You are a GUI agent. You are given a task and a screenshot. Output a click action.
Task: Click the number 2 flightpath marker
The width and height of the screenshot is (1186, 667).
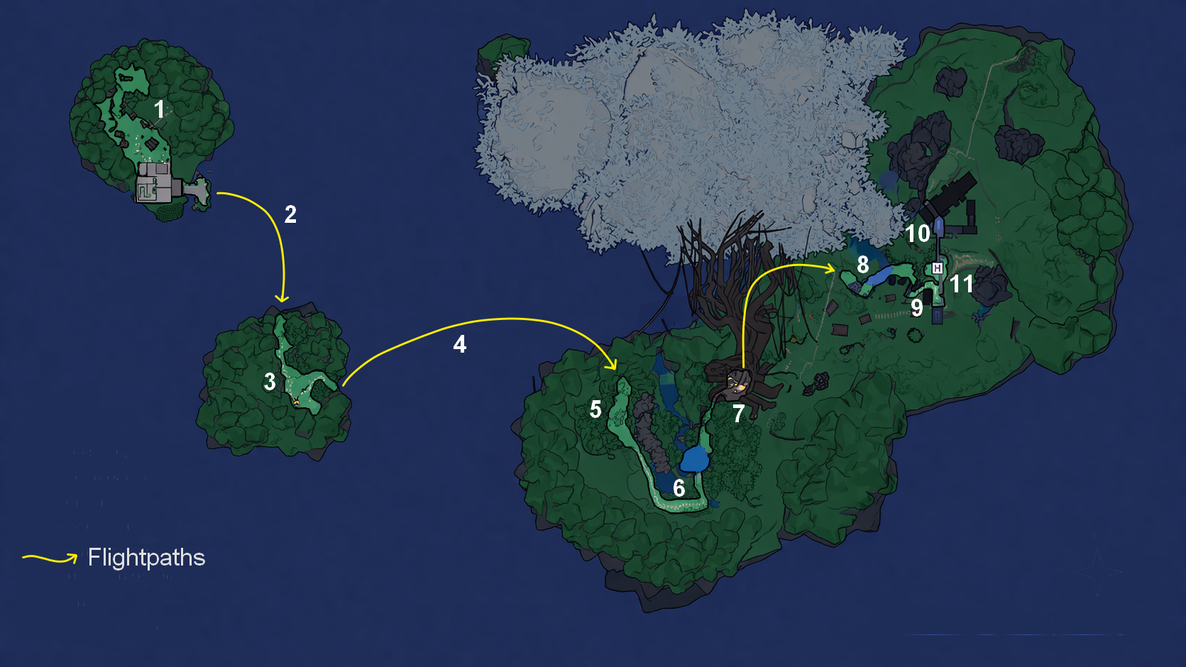pos(290,214)
